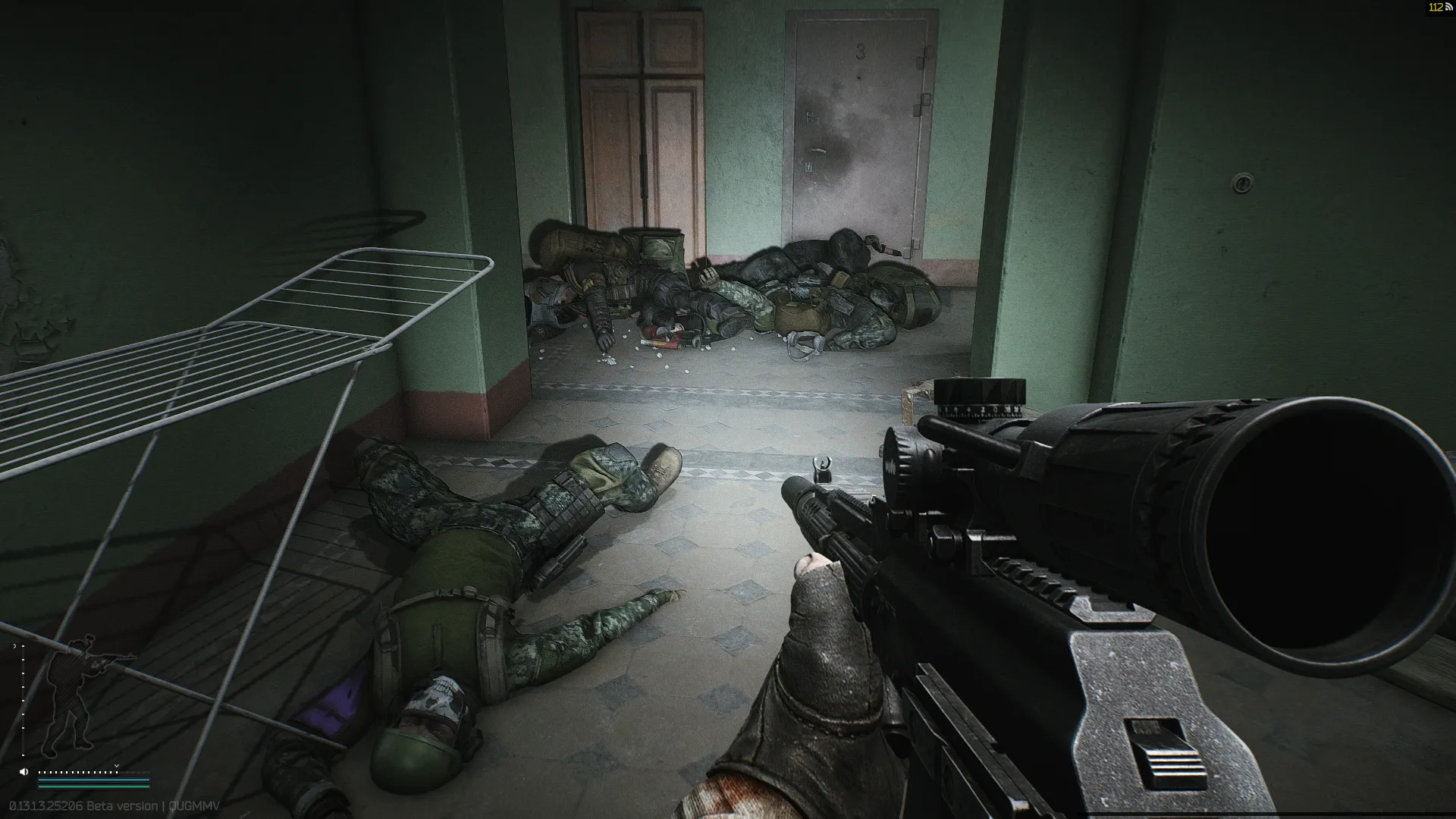Image resolution: width=1456 pixels, height=819 pixels.
Task: Click the arrow beside the stance height bar
Action: pyautogui.click(x=14, y=646)
